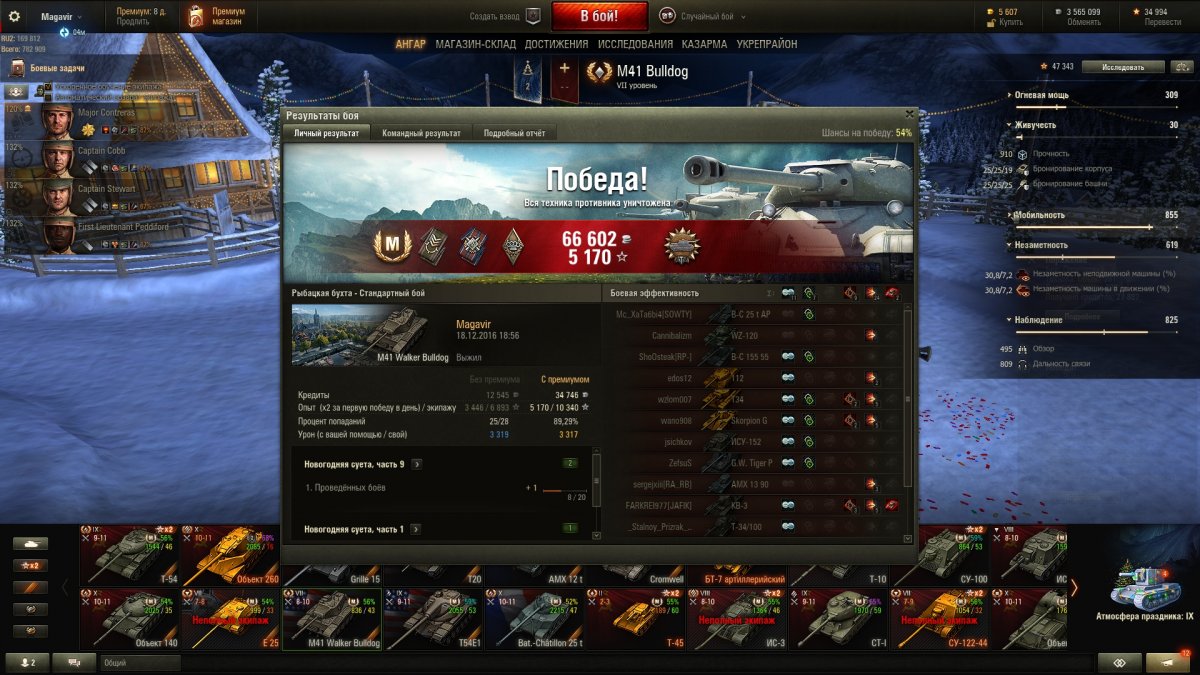Expand Новогодняя суета, часть 9 mission
1200x675 pixels.
(x=416, y=464)
